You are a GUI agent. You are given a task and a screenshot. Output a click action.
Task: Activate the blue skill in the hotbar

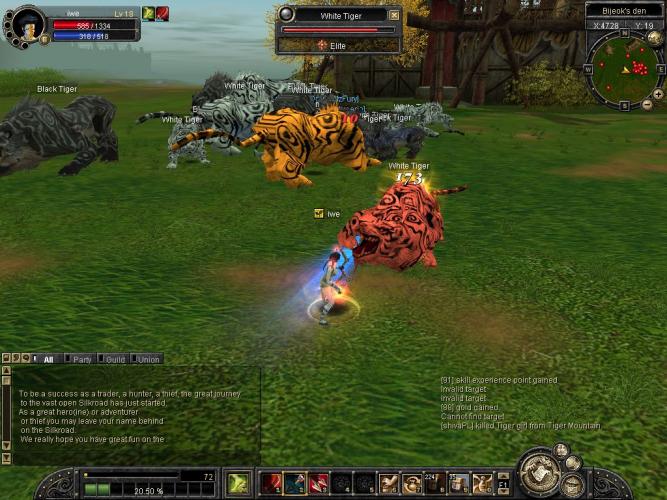point(295,484)
